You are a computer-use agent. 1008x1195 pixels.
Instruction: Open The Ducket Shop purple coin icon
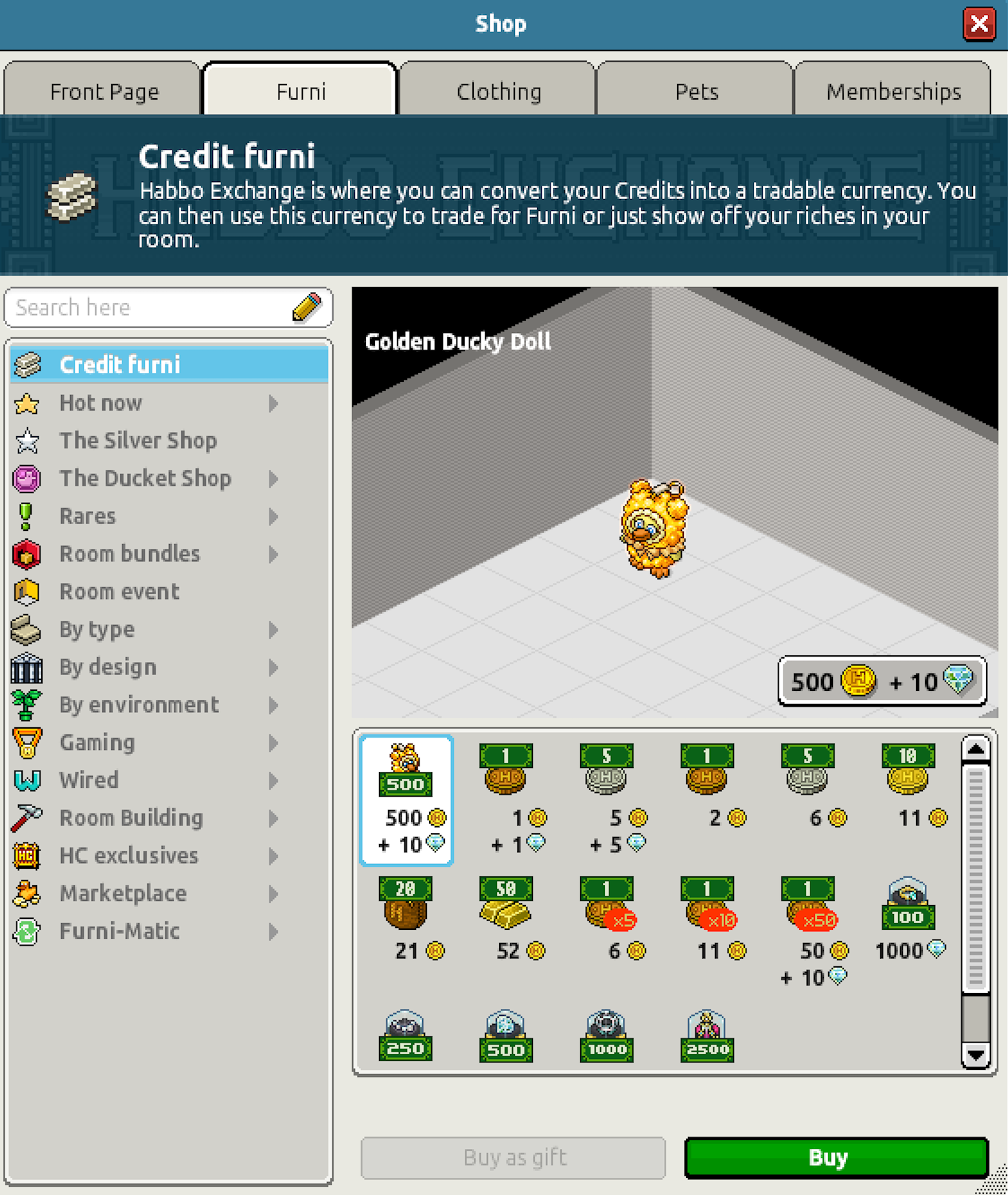(x=26, y=479)
